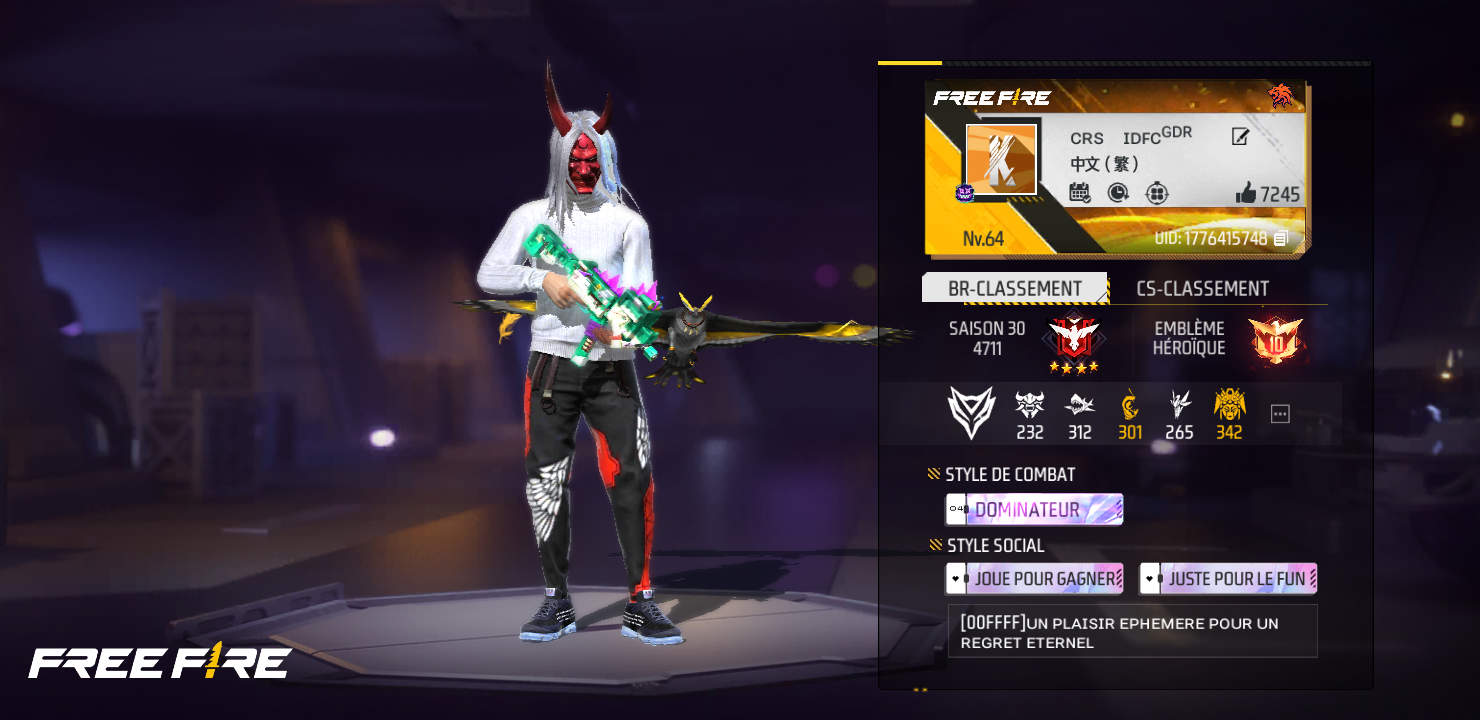Viewport: 1480px width, 720px height.
Task: Edit the player profile with the pencil icon
Action: point(1240,137)
